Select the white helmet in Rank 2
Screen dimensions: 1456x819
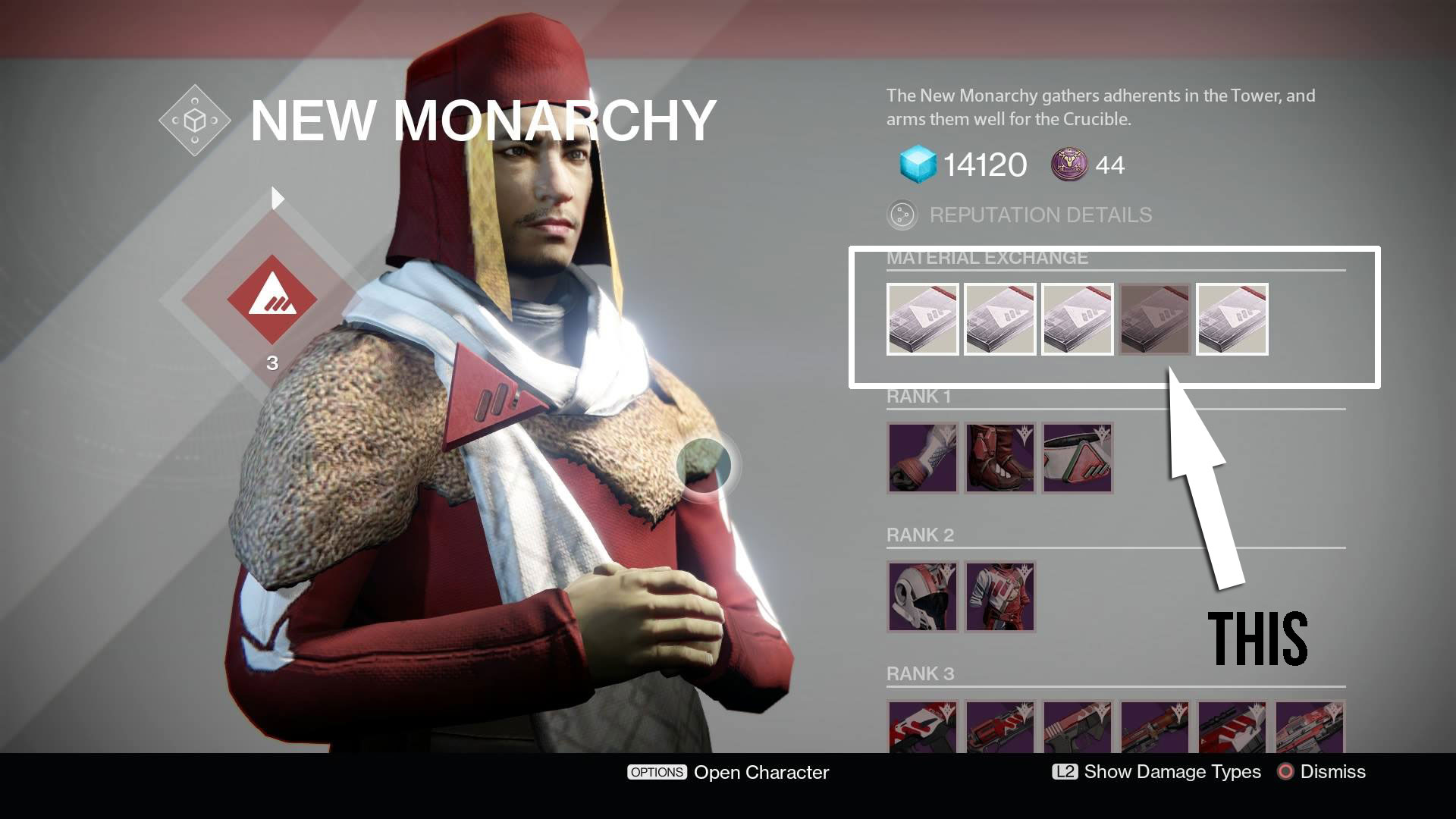click(922, 597)
